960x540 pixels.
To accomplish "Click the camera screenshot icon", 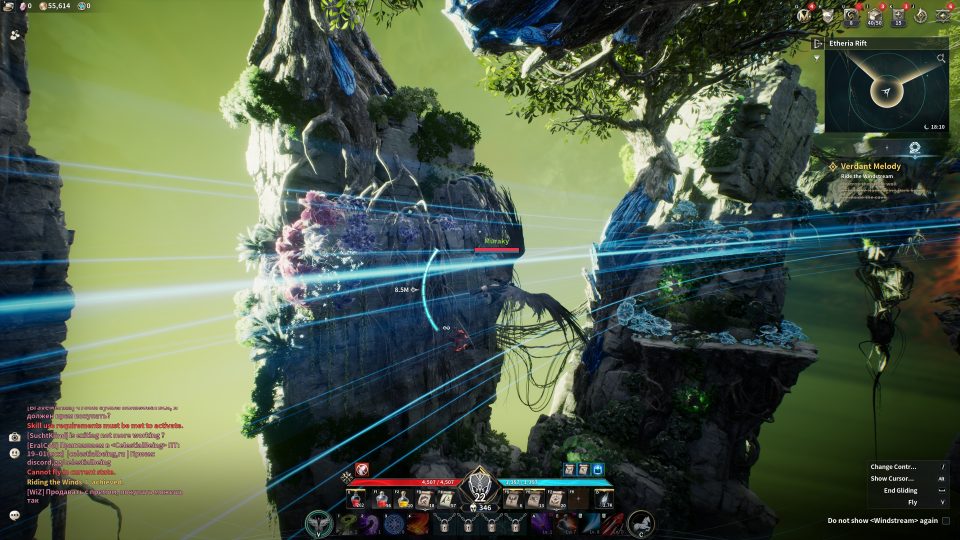I will click(15, 437).
